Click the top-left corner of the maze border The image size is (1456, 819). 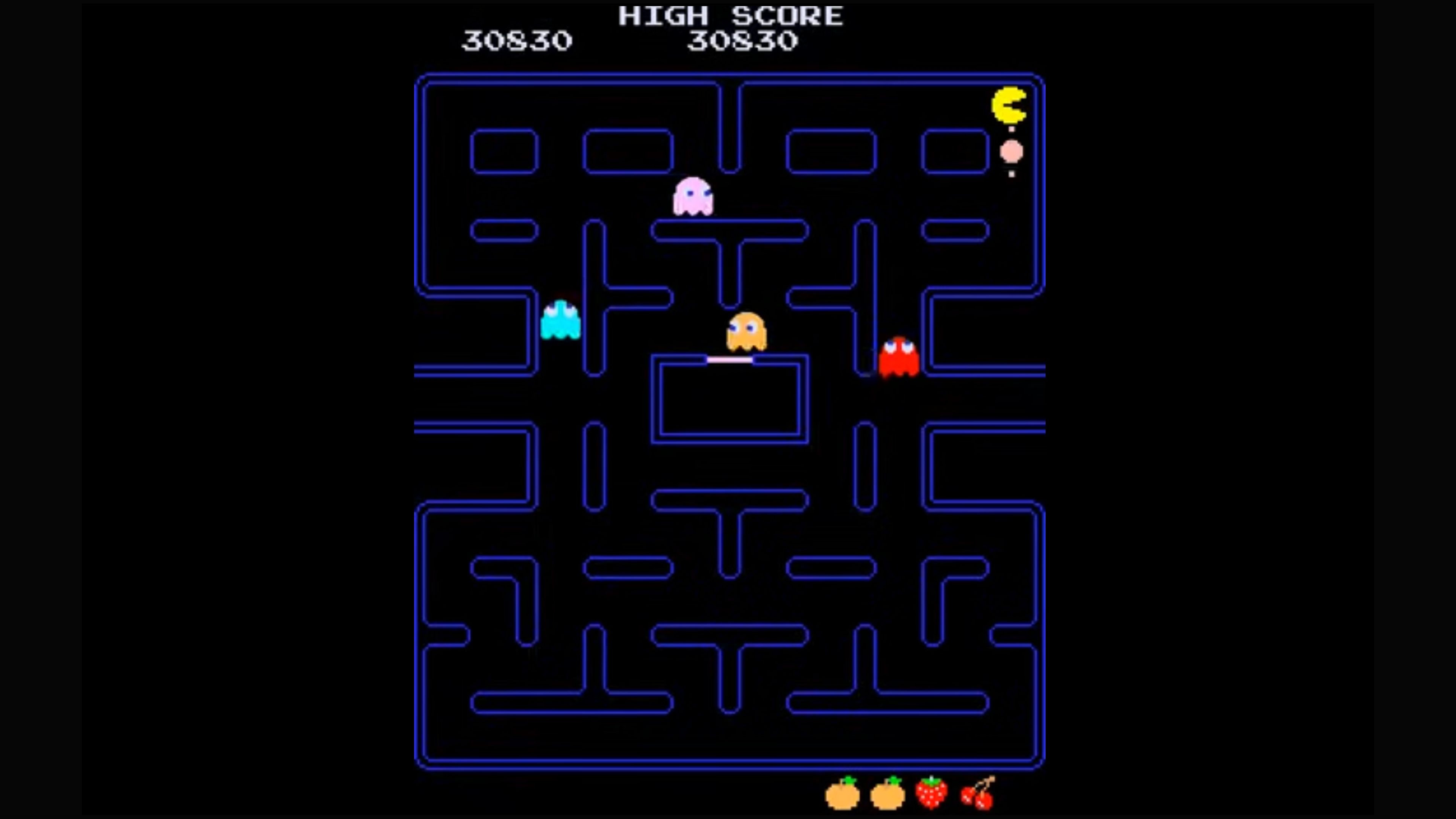click(421, 79)
